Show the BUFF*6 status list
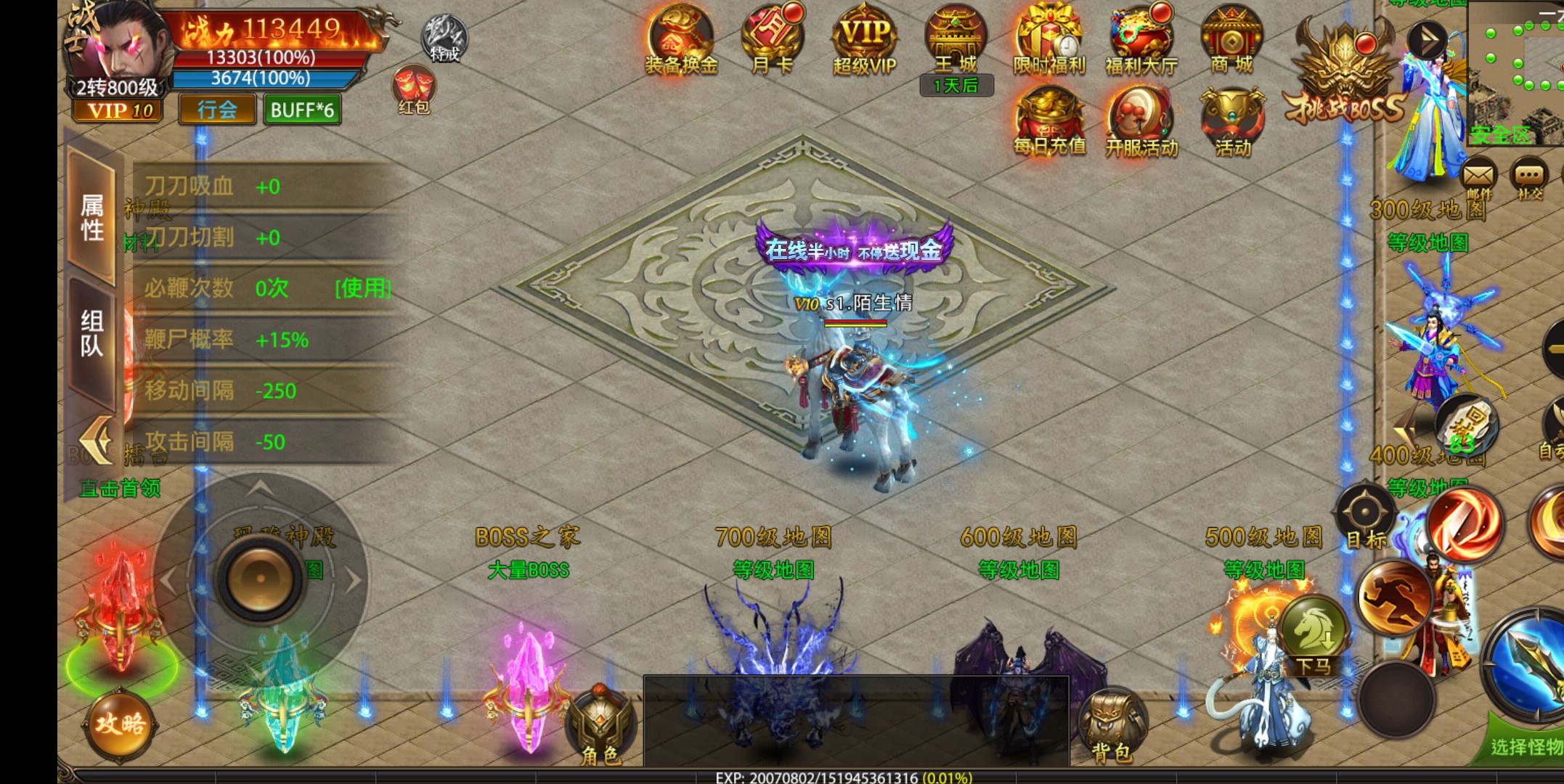This screenshot has width=1564, height=784. click(302, 110)
